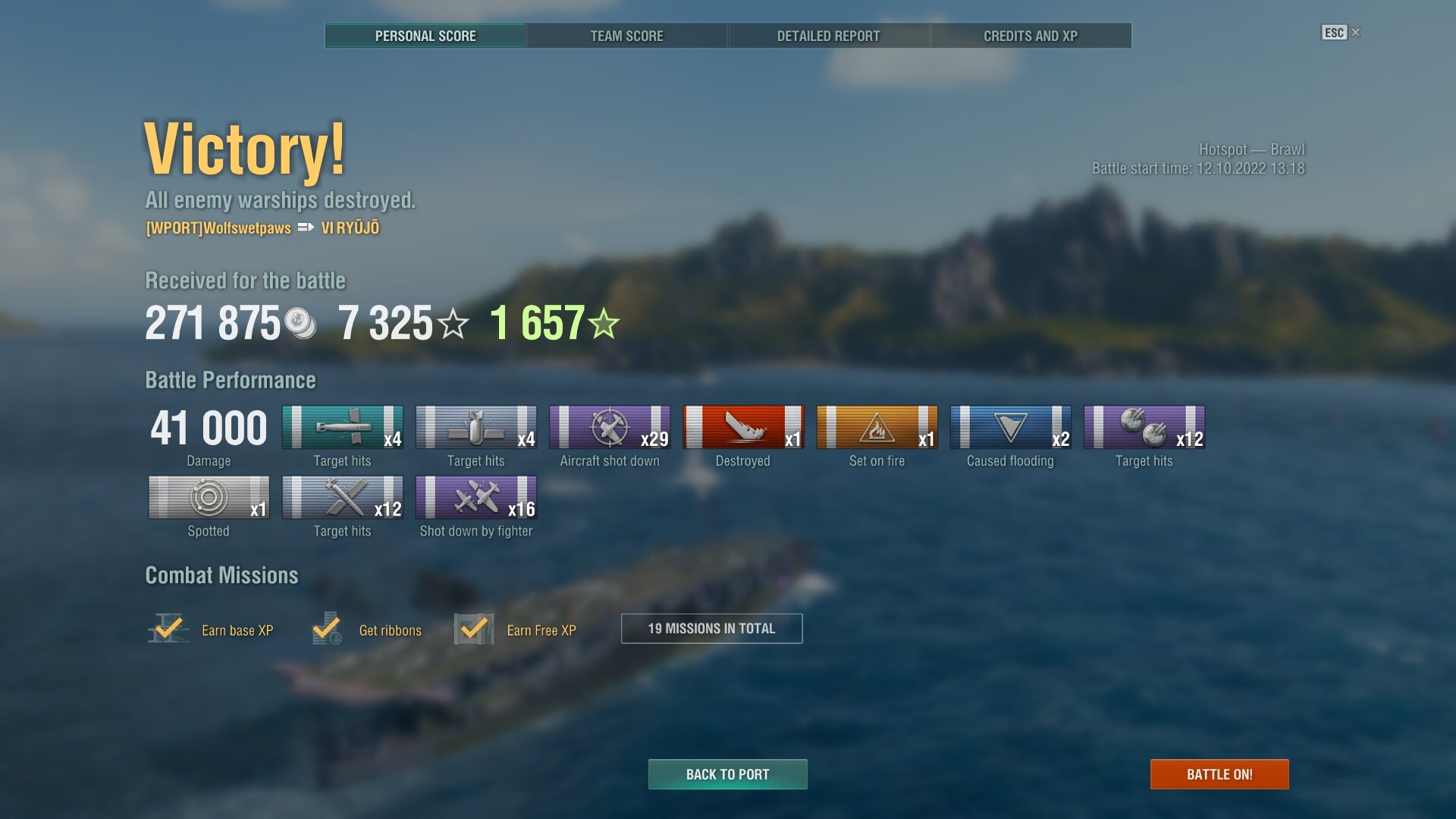
Task: Select the Shot down by fighter ribbon
Action: (x=476, y=498)
